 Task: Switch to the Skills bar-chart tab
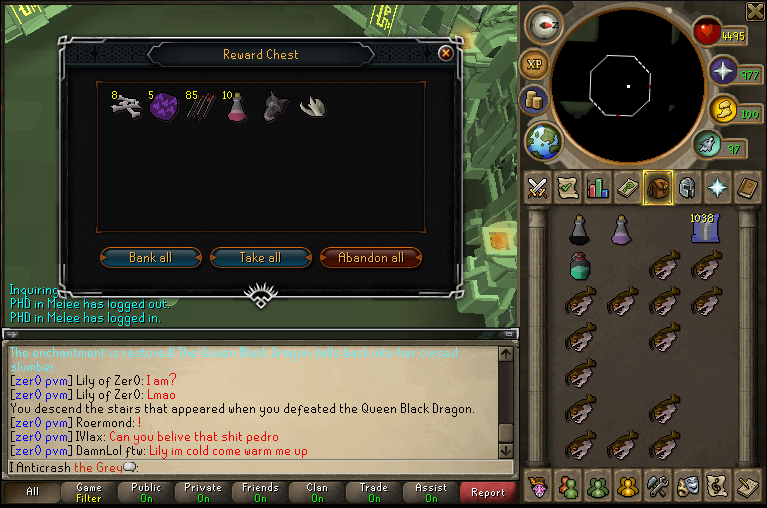tap(598, 187)
